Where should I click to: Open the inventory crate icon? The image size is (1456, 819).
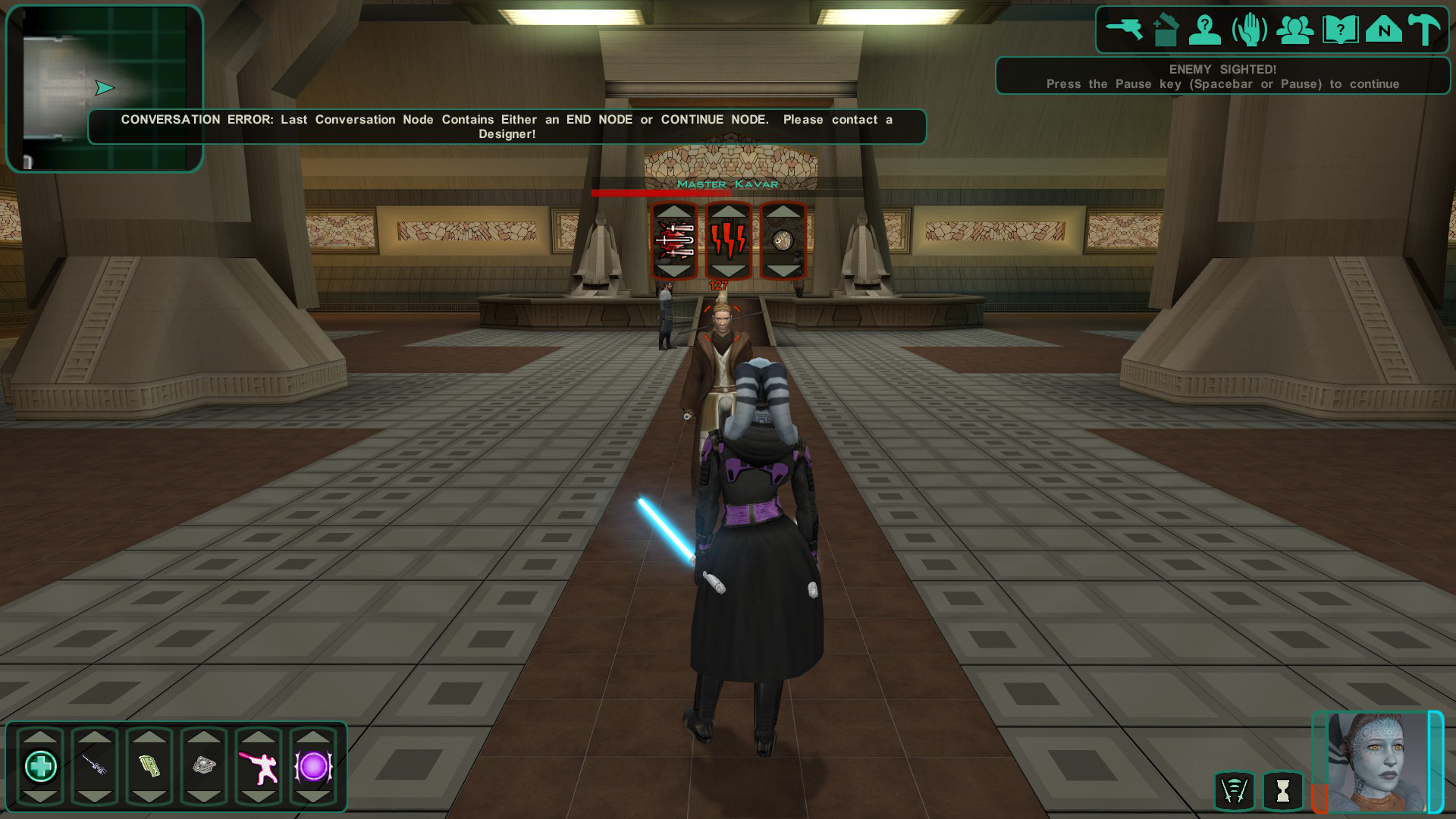pyautogui.click(x=1166, y=30)
